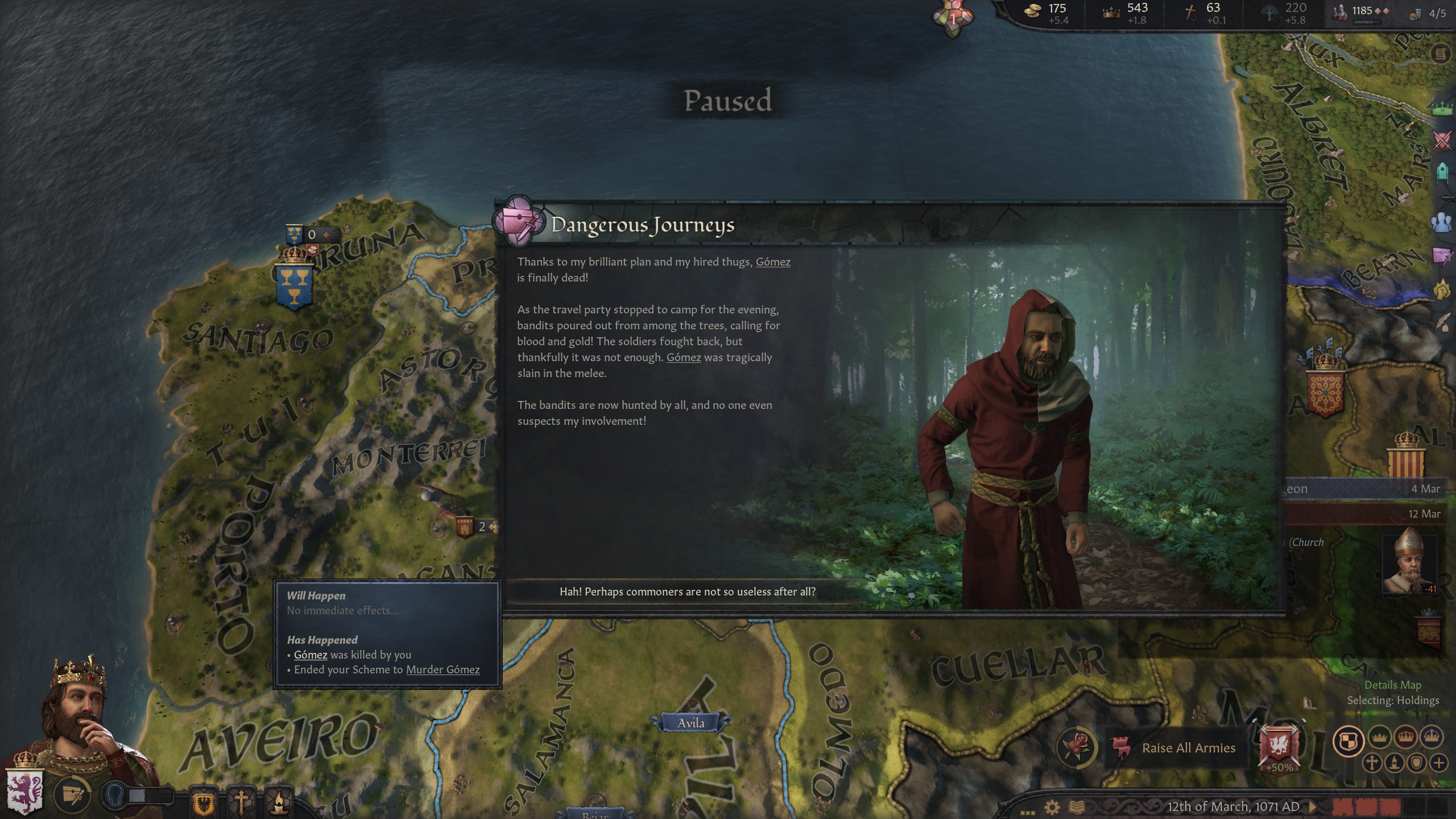Image resolution: width=1456 pixels, height=819 pixels.
Task: Open my character's portrait
Action: pos(80,717)
